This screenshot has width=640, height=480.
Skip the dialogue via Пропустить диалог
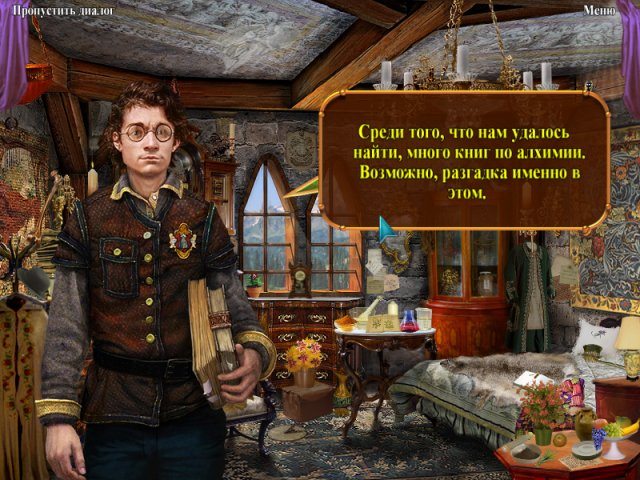click(x=60, y=11)
